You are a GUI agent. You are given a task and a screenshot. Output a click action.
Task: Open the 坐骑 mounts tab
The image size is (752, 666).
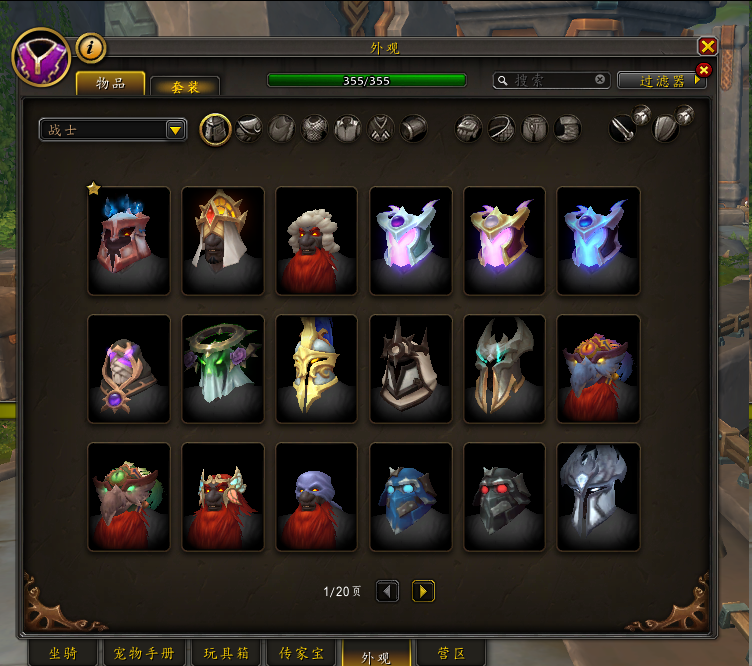65,654
